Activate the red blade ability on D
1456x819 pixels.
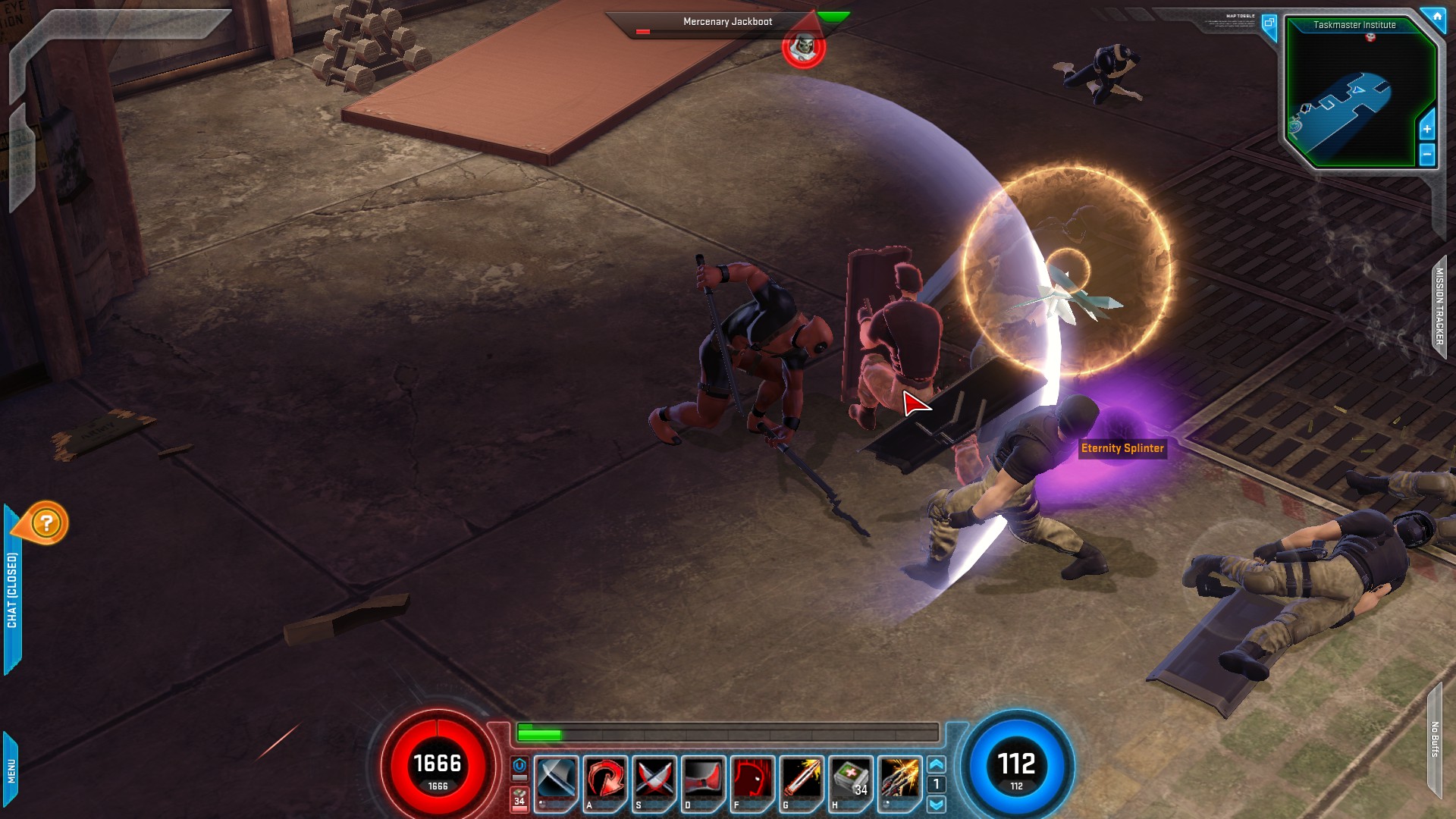point(704,779)
